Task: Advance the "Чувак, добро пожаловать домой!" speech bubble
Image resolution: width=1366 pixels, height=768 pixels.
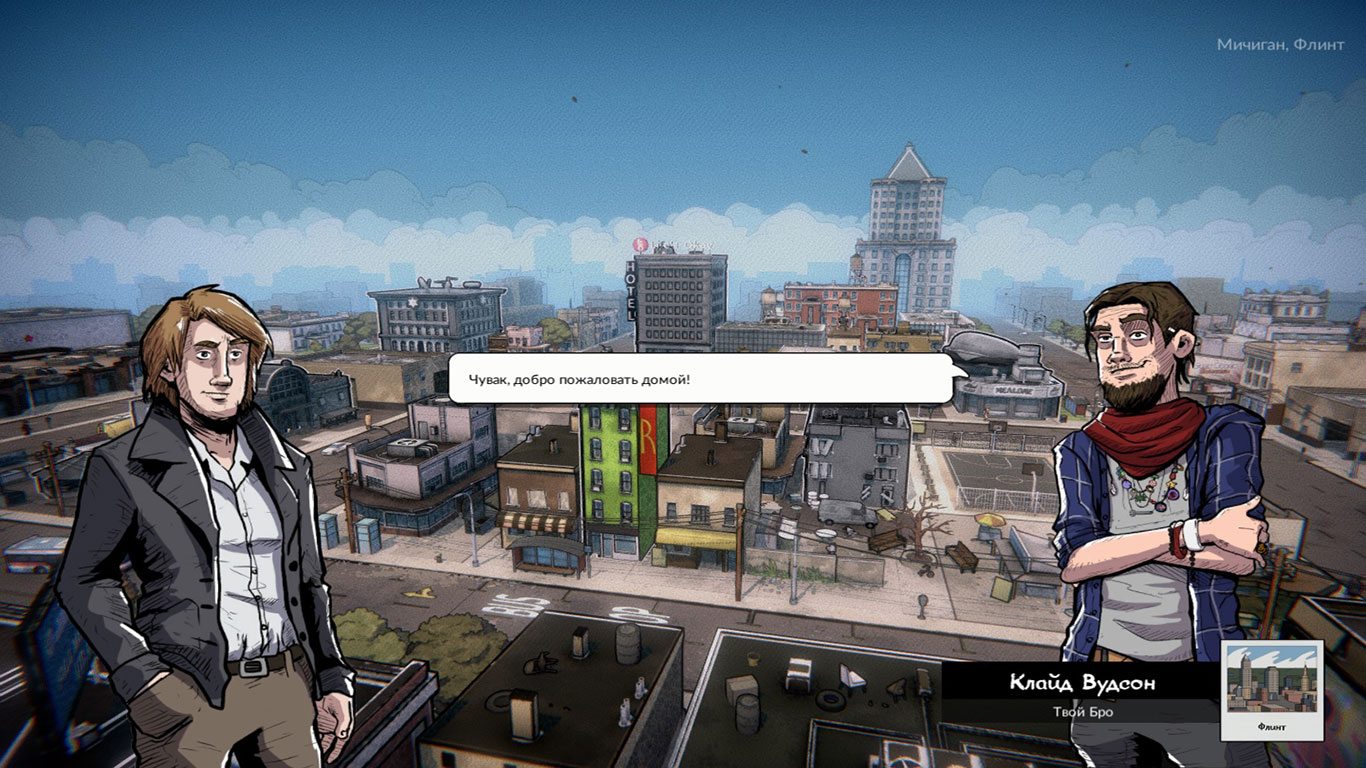Action: [699, 379]
